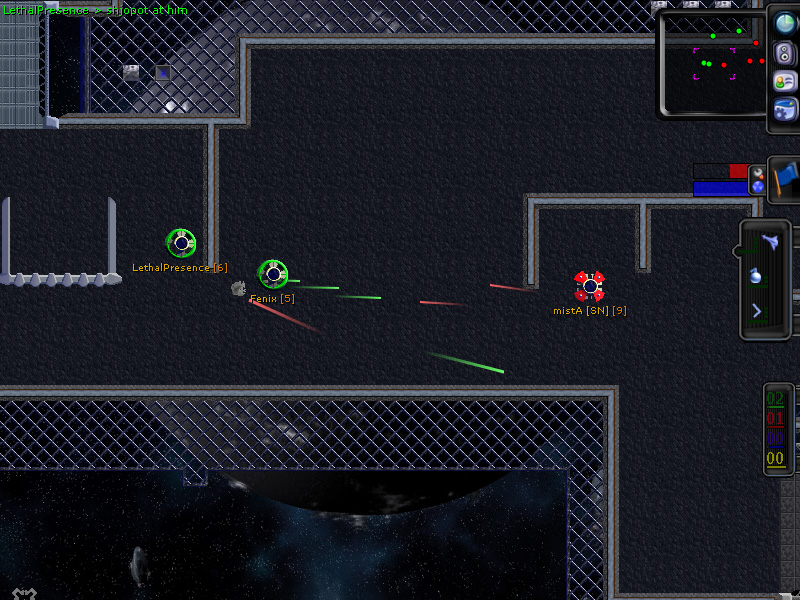Image resolution: width=800 pixels, height=600 pixels.
Task: Click the radar minimap
Action: [713, 63]
